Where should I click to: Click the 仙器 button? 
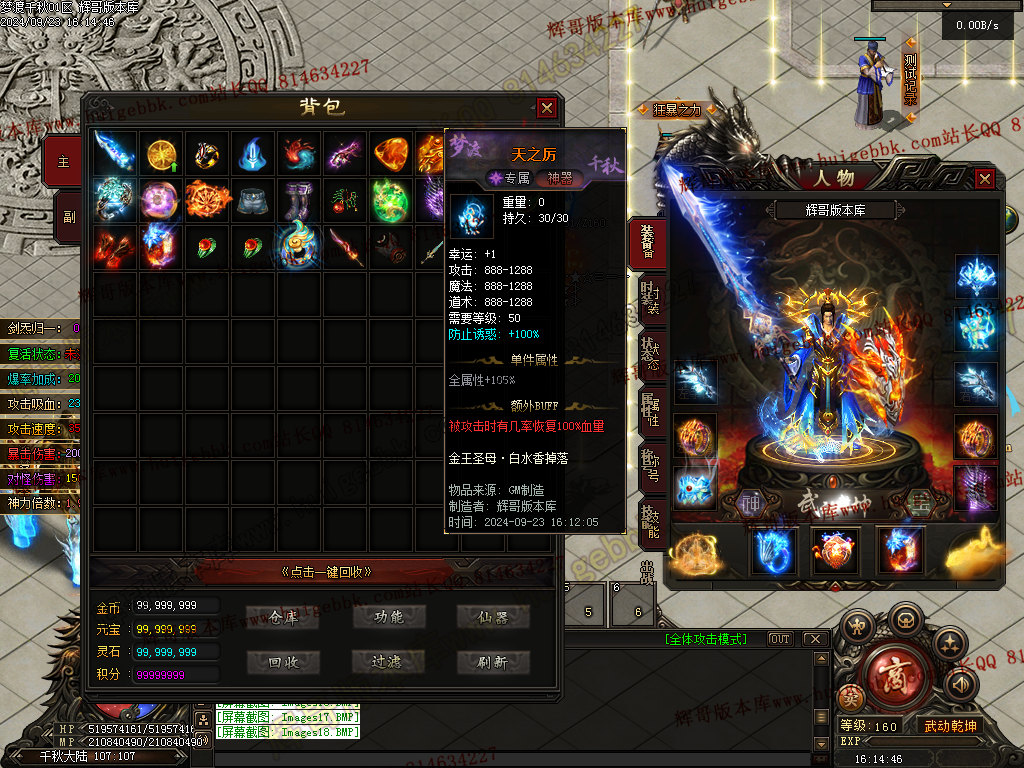[x=493, y=617]
